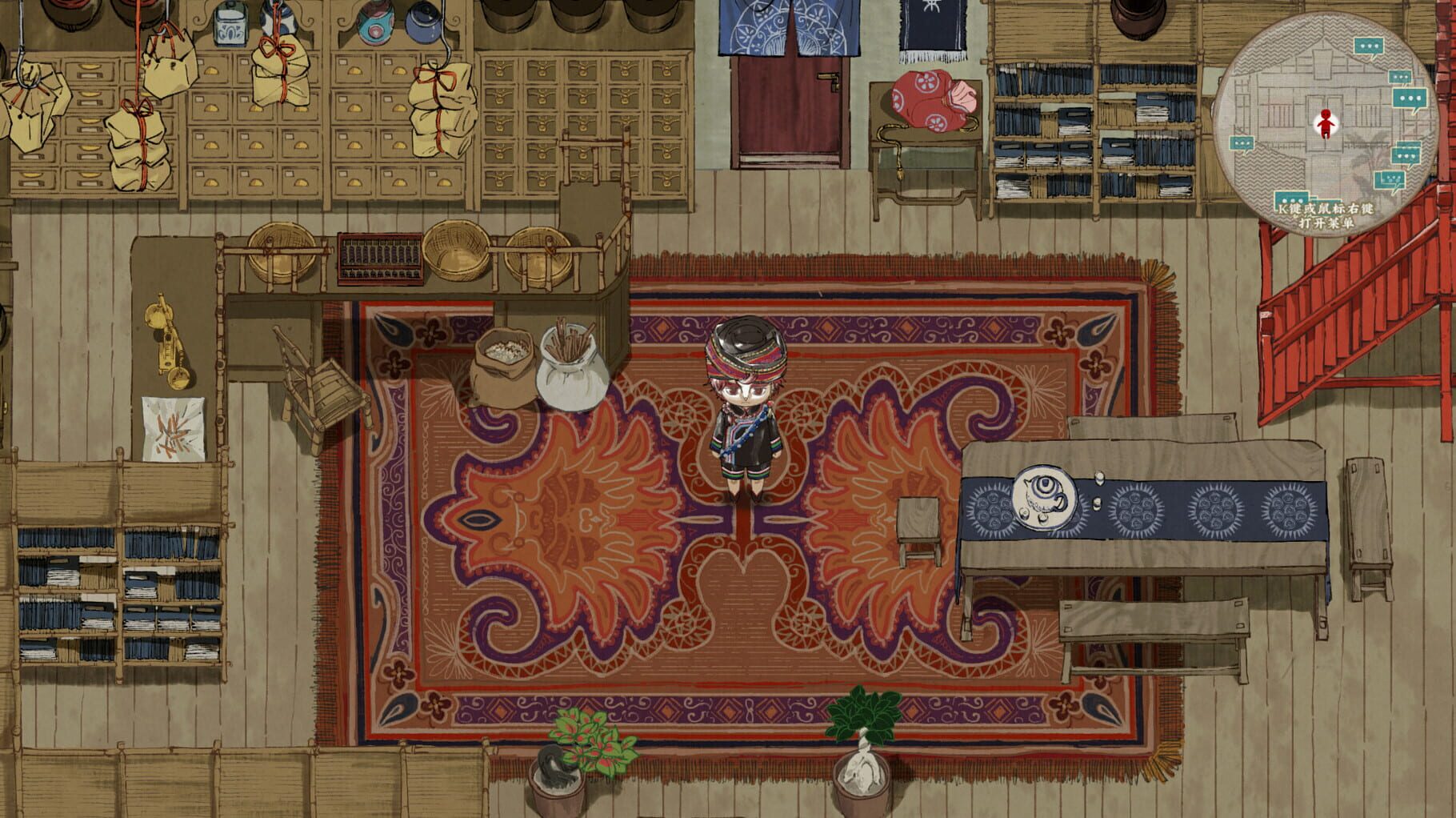Select the leftmost speech bubble marker on the minimap
The image size is (1456, 818).
tap(1241, 142)
